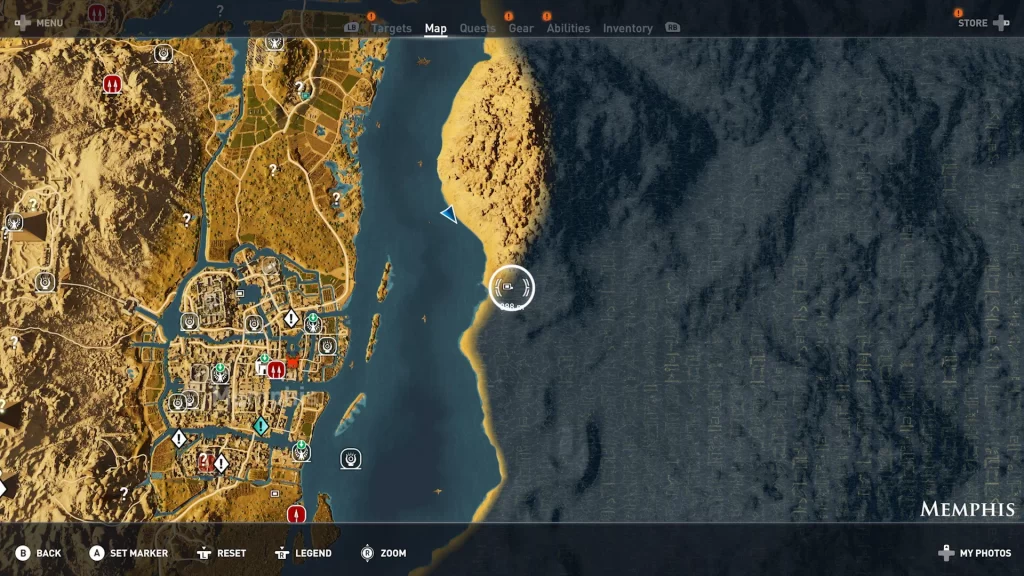Open the Quests tab
1024x576 pixels.
click(477, 28)
